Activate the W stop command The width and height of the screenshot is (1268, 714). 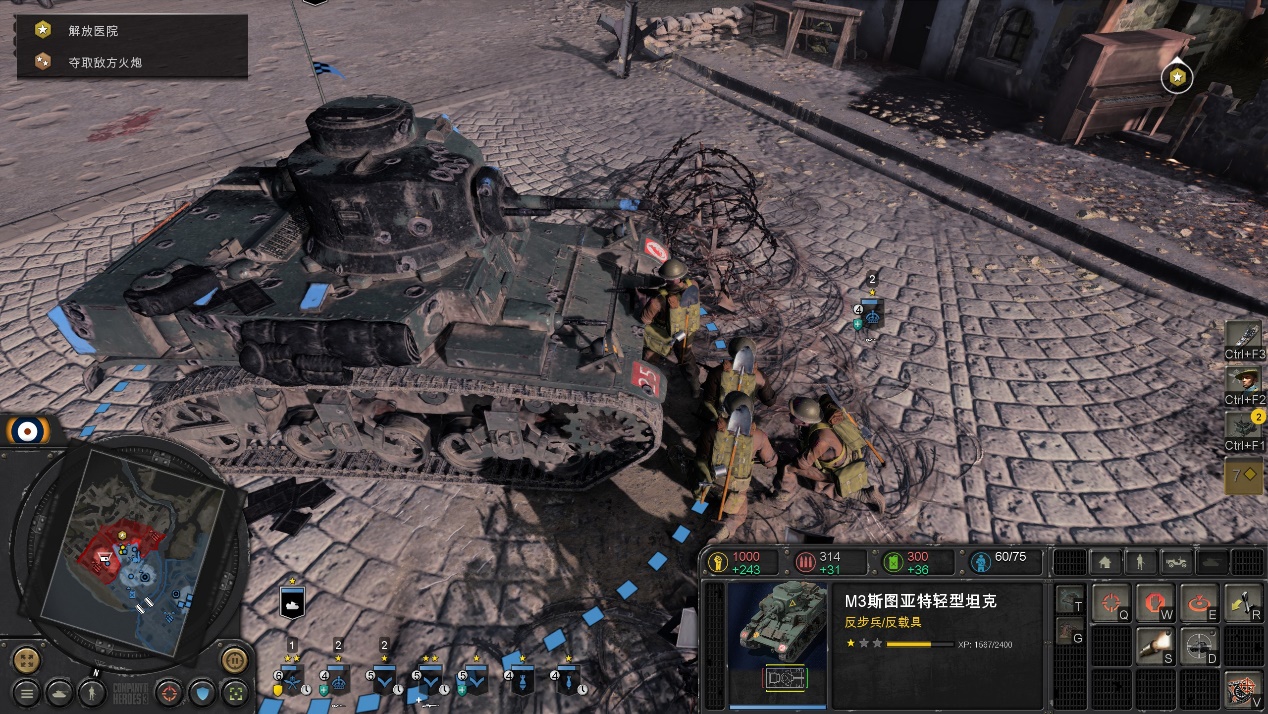point(1153,603)
